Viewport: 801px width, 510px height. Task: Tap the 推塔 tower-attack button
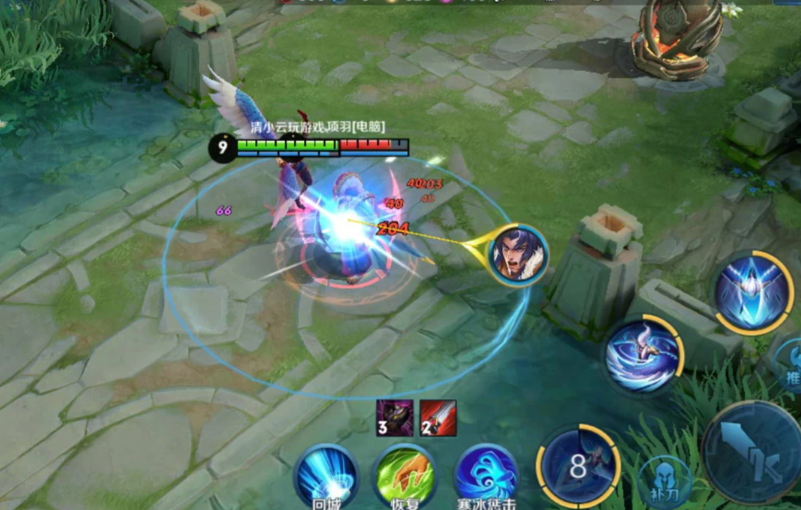[790, 363]
